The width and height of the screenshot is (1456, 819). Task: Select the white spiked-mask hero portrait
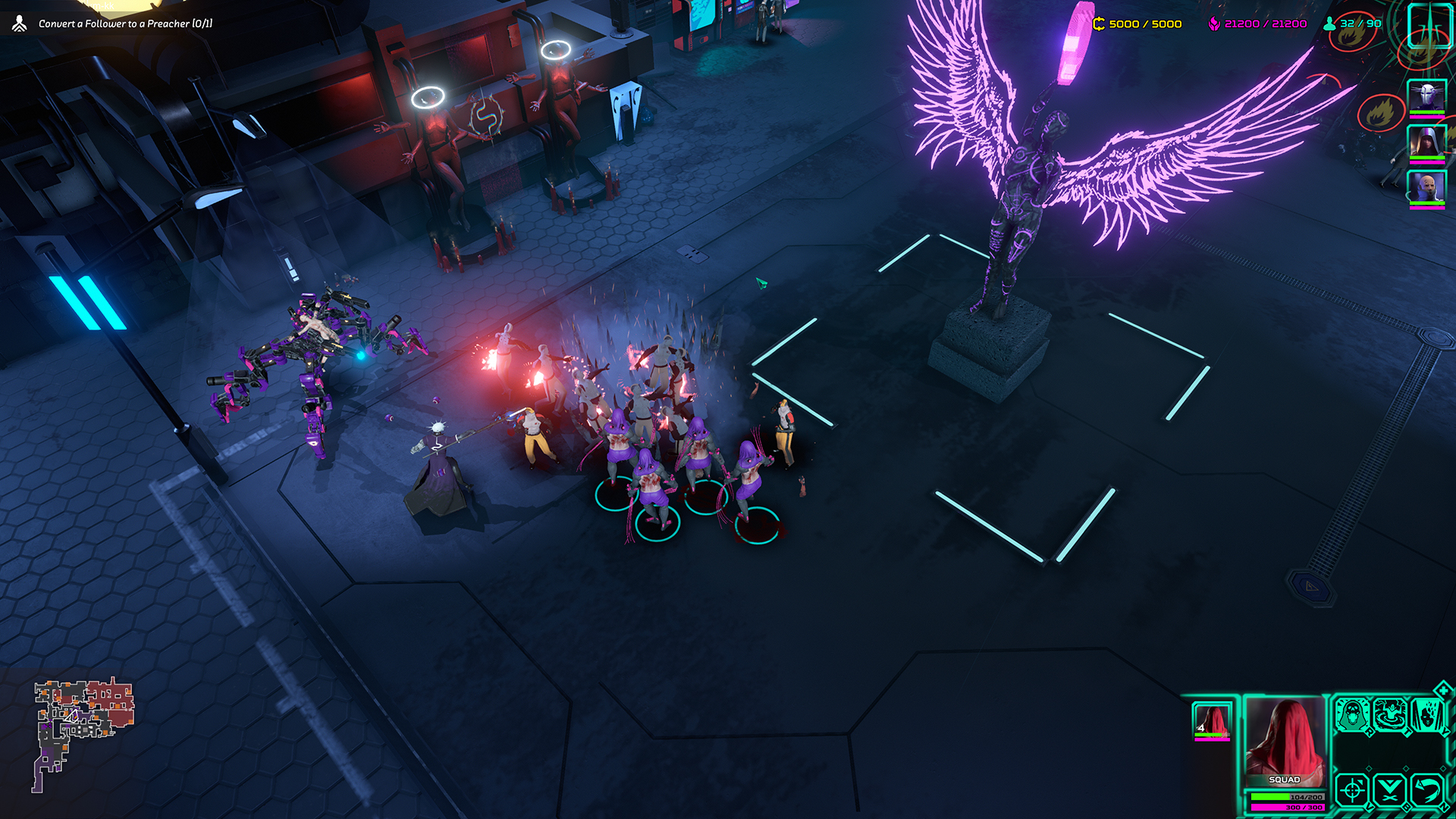tap(1426, 97)
